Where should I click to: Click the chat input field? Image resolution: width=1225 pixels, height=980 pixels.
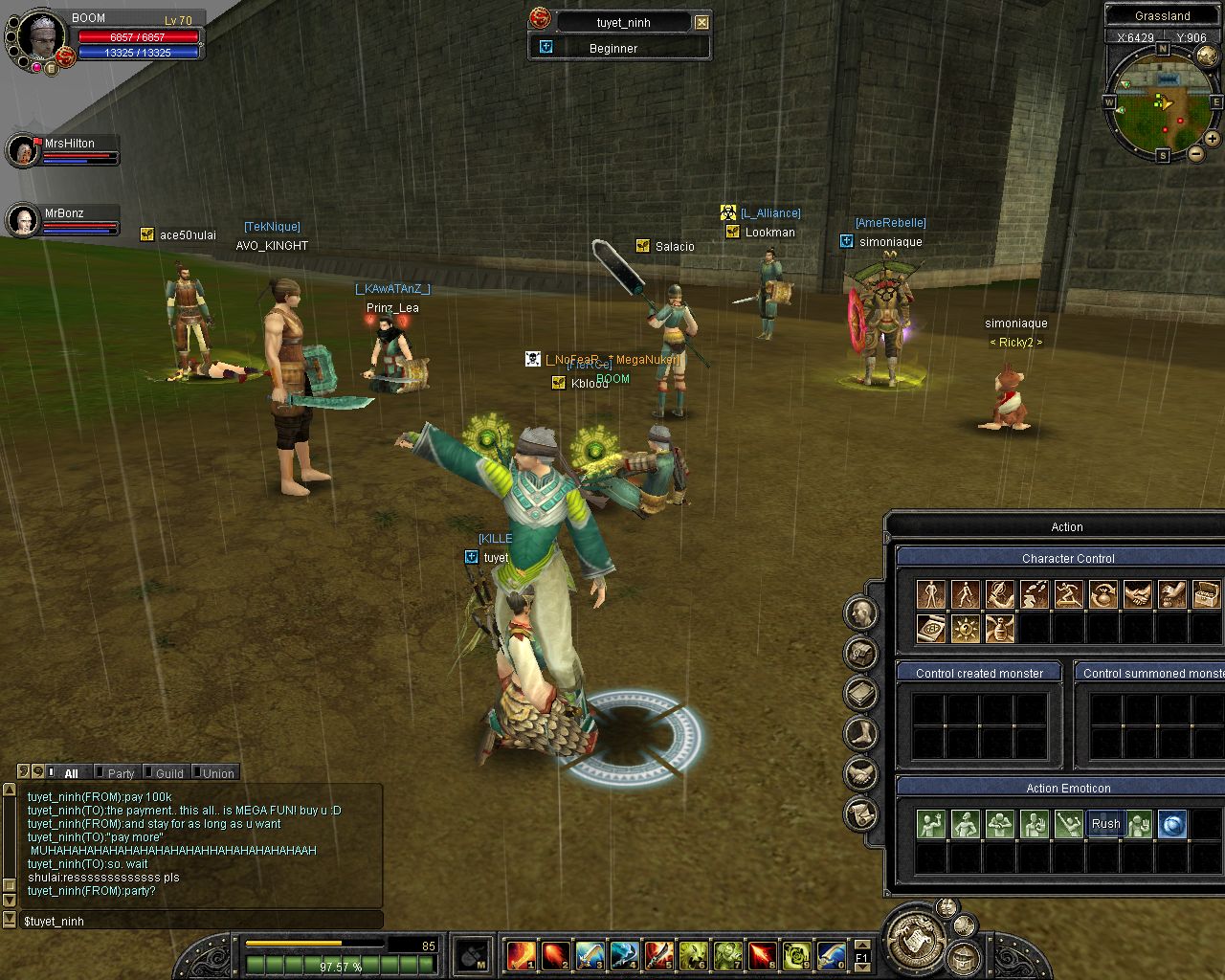tap(191, 921)
